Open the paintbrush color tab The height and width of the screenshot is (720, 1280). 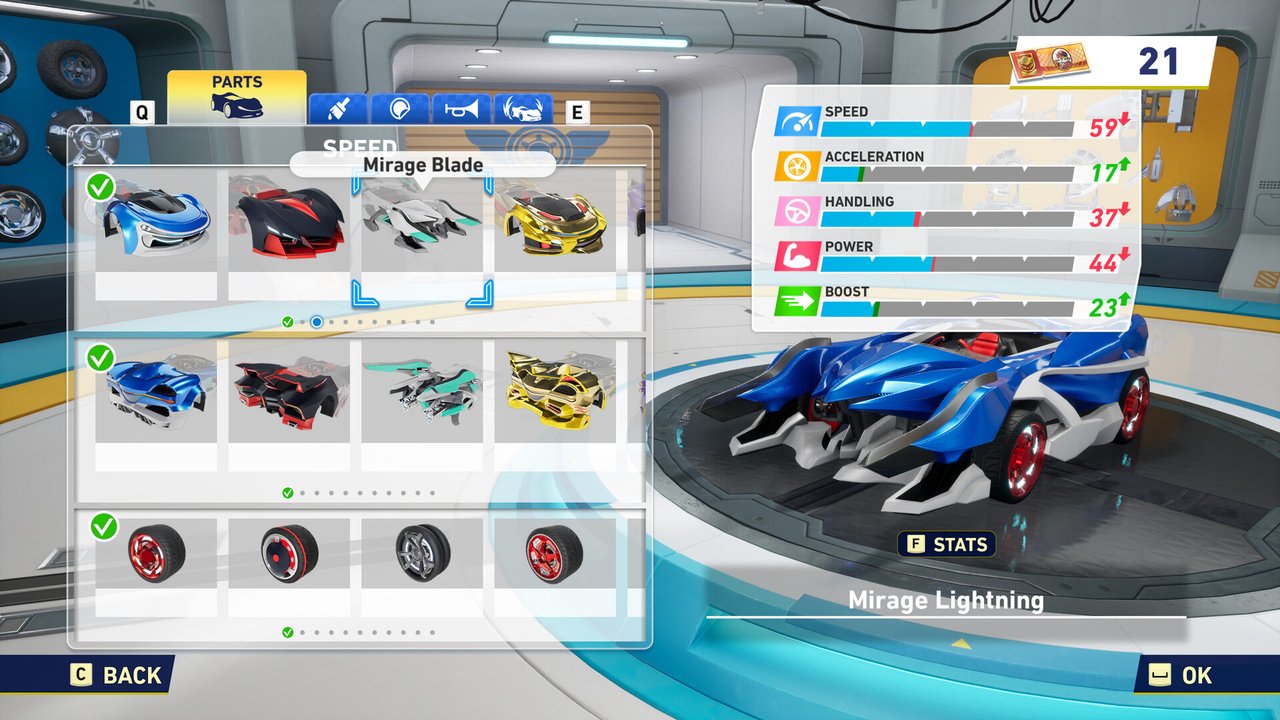[338, 108]
